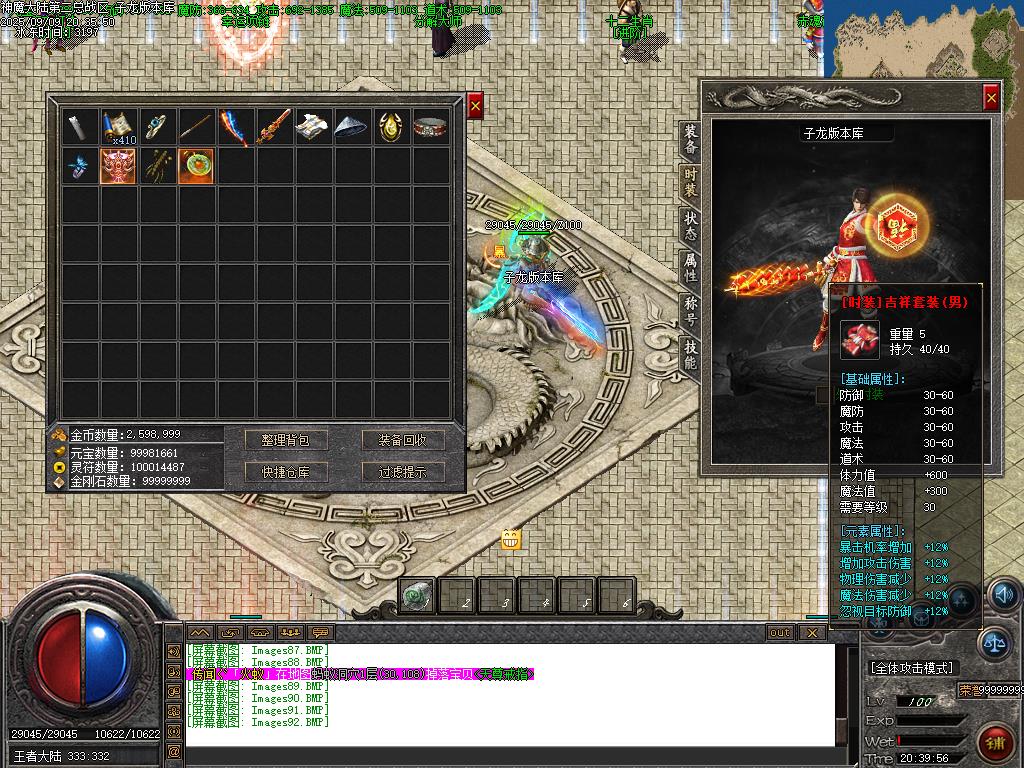Pick the red demon mask item
1024x768 pixels.
tap(118, 165)
